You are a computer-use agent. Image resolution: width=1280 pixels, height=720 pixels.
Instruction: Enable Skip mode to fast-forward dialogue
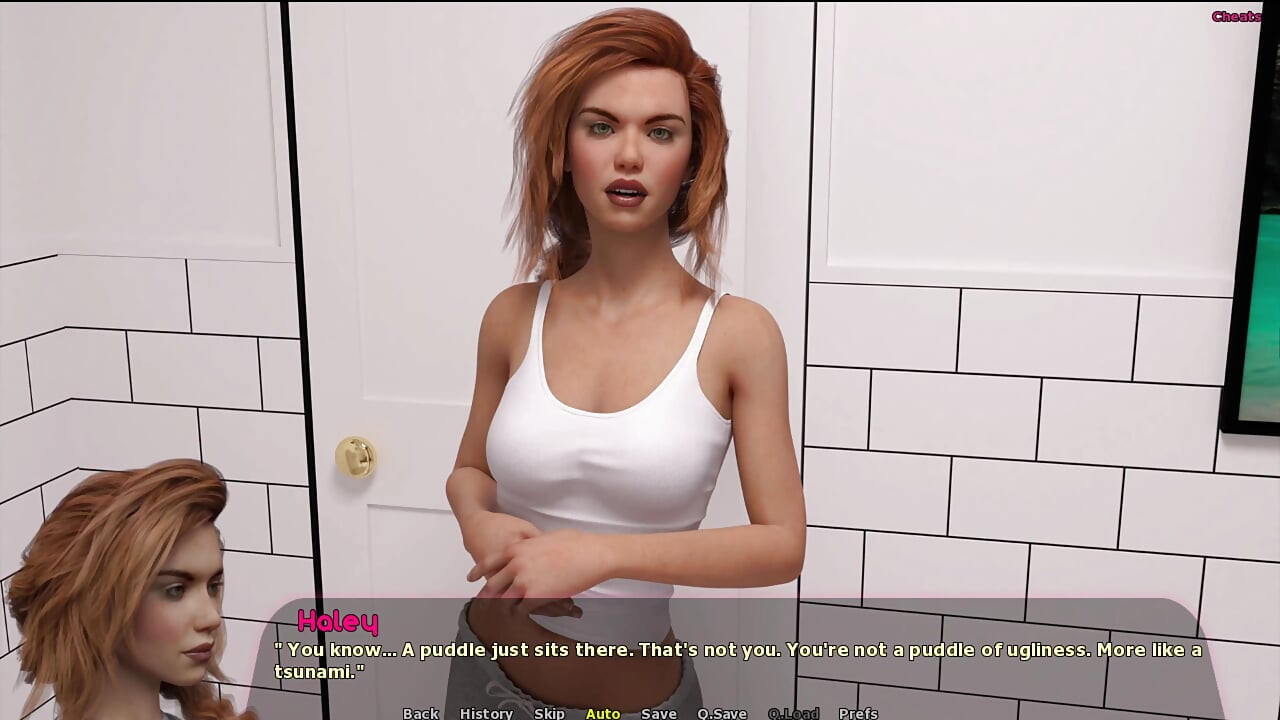(x=549, y=713)
